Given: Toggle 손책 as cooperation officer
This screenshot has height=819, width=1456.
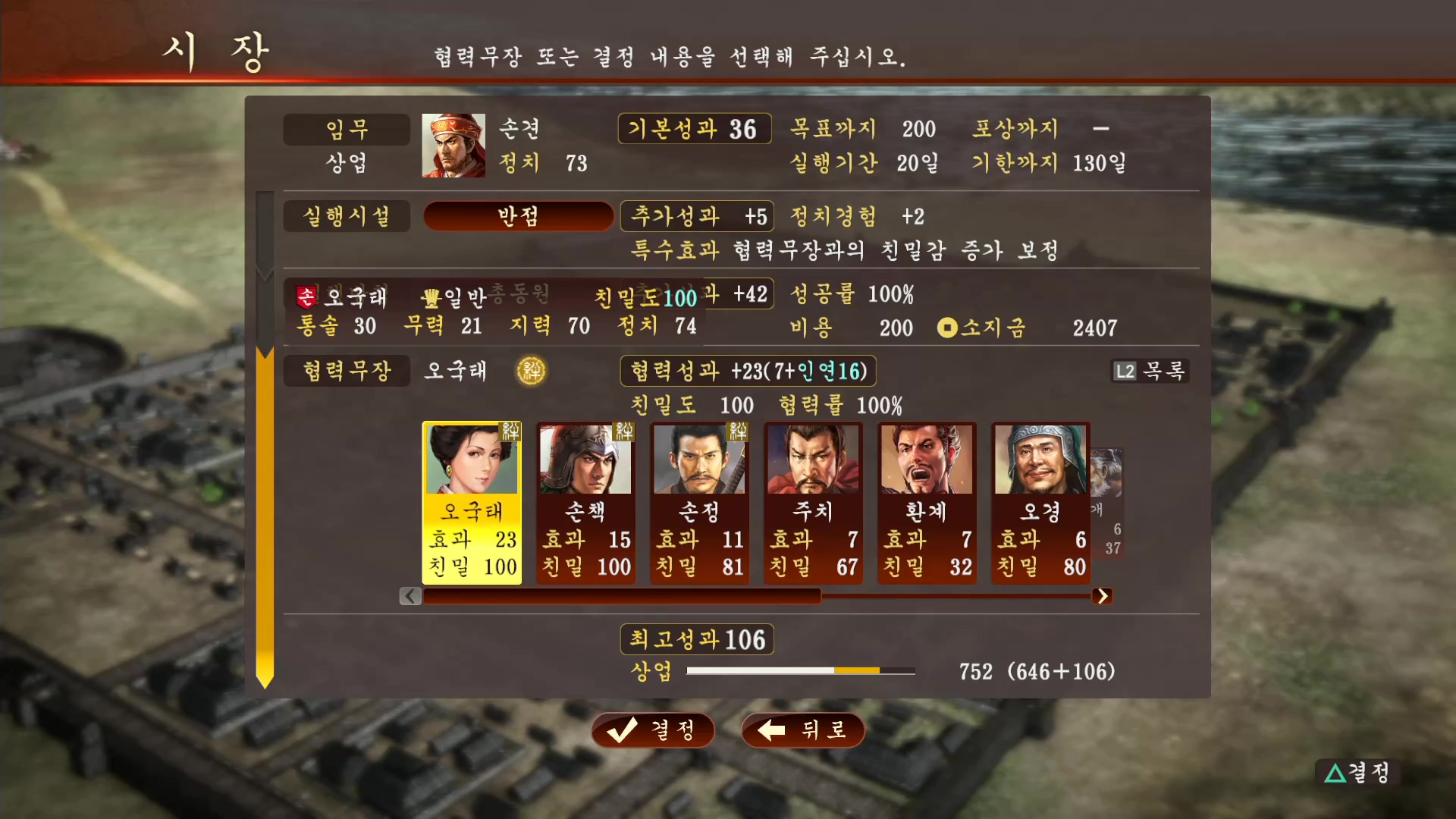Looking at the screenshot, I should [585, 500].
